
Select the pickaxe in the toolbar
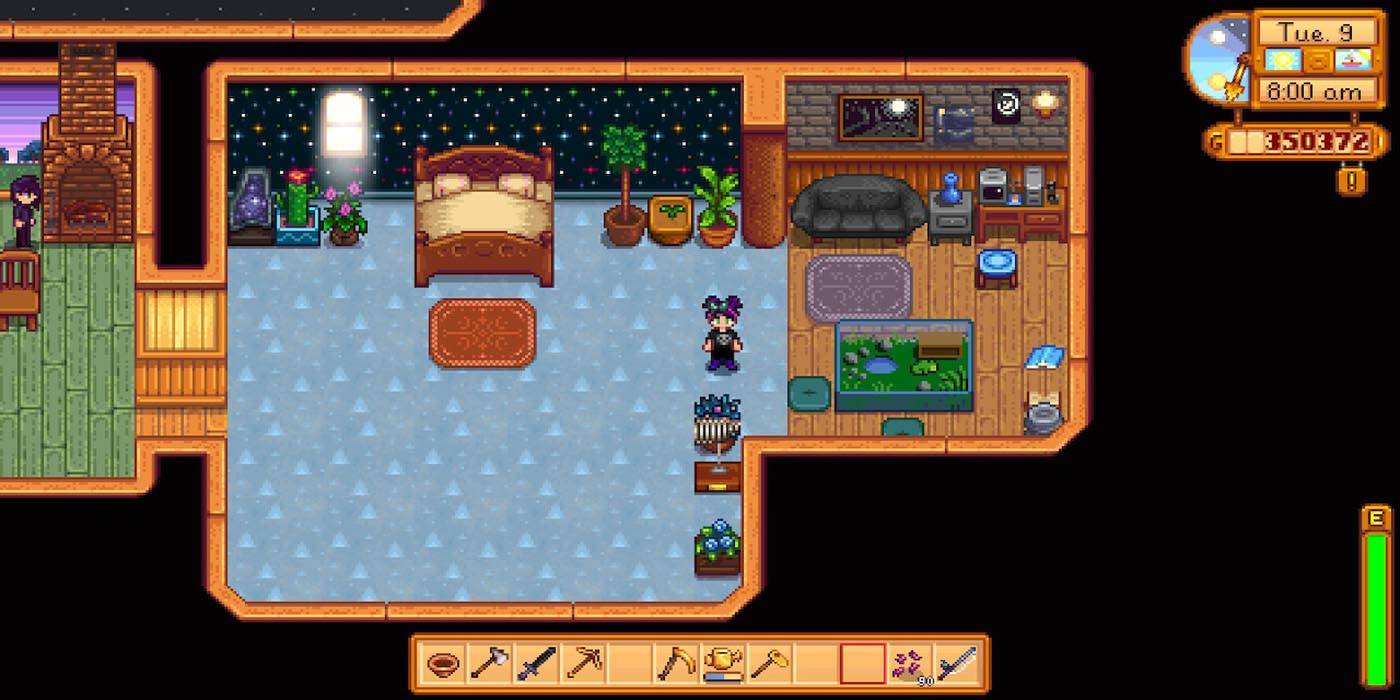click(583, 663)
